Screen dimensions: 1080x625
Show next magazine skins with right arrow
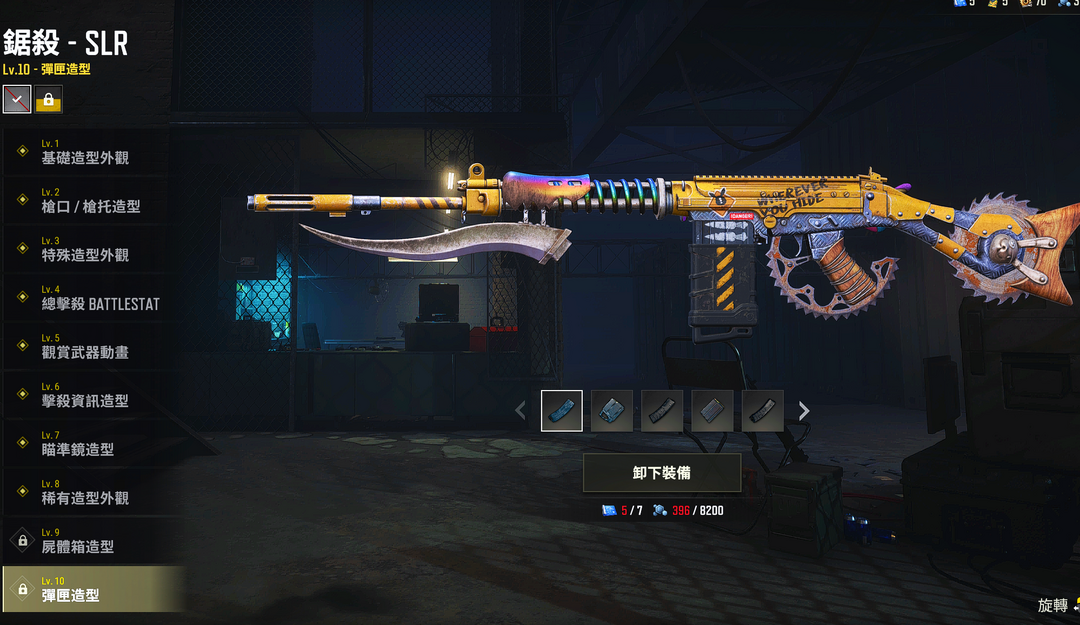[804, 410]
